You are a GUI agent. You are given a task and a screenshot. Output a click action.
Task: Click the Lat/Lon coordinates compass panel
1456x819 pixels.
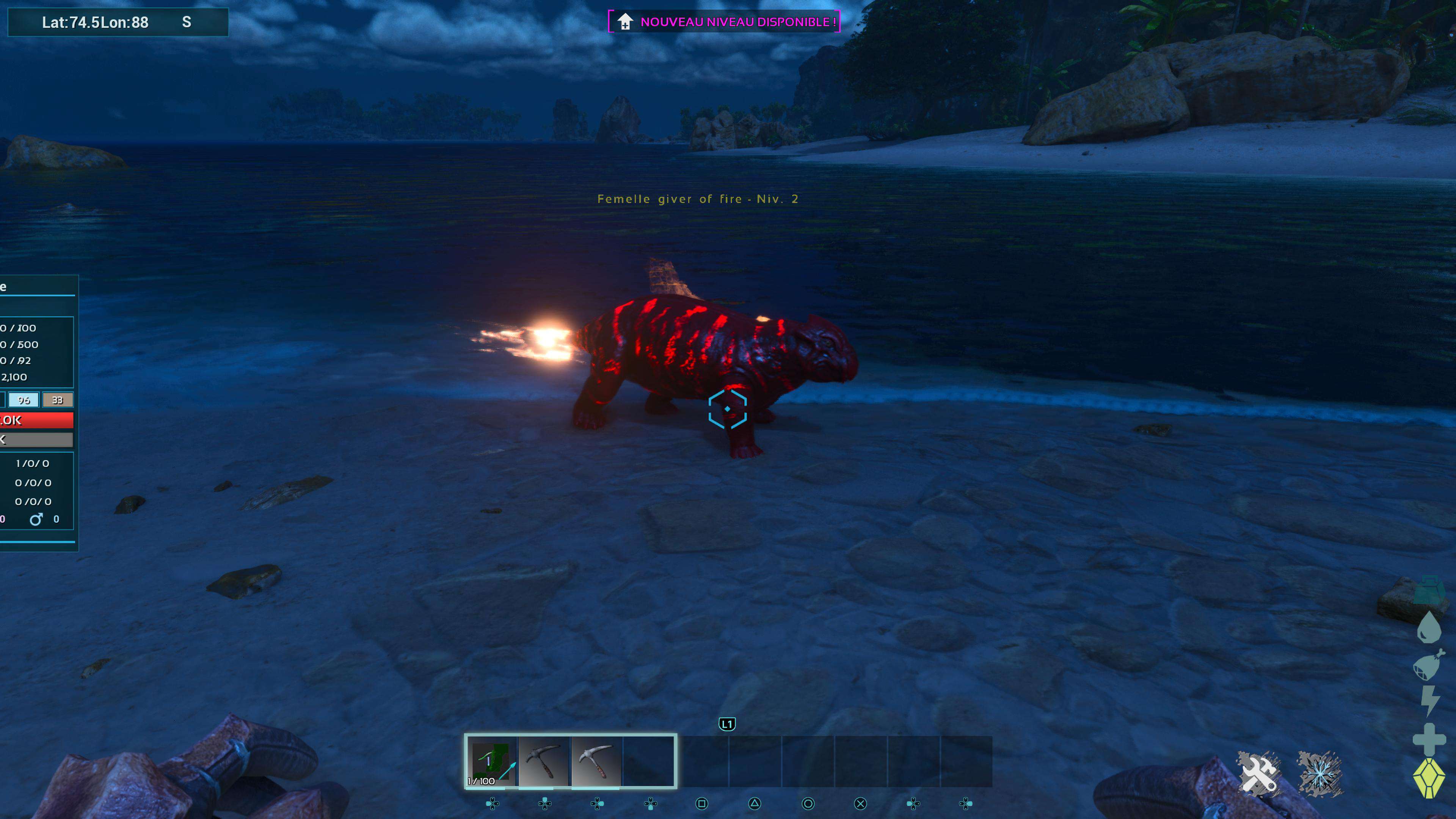click(118, 22)
